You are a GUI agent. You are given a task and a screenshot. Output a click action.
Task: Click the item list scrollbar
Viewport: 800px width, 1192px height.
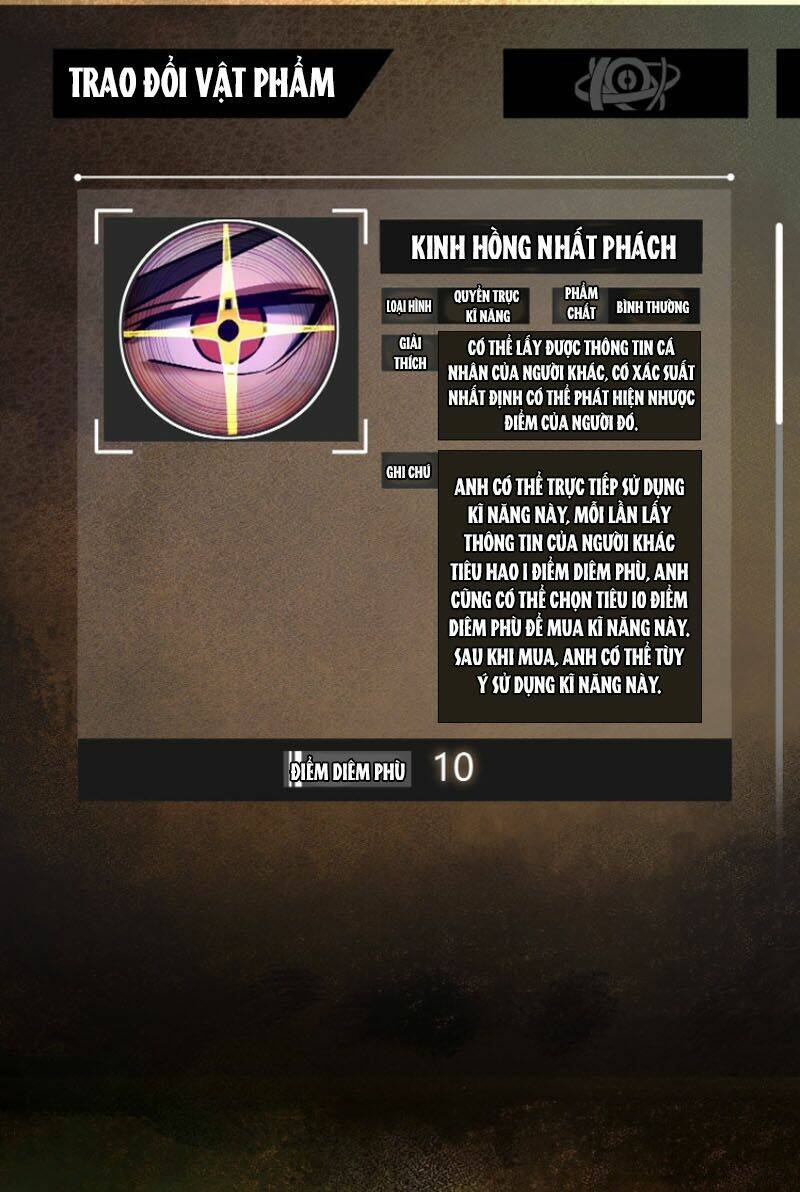point(779,330)
